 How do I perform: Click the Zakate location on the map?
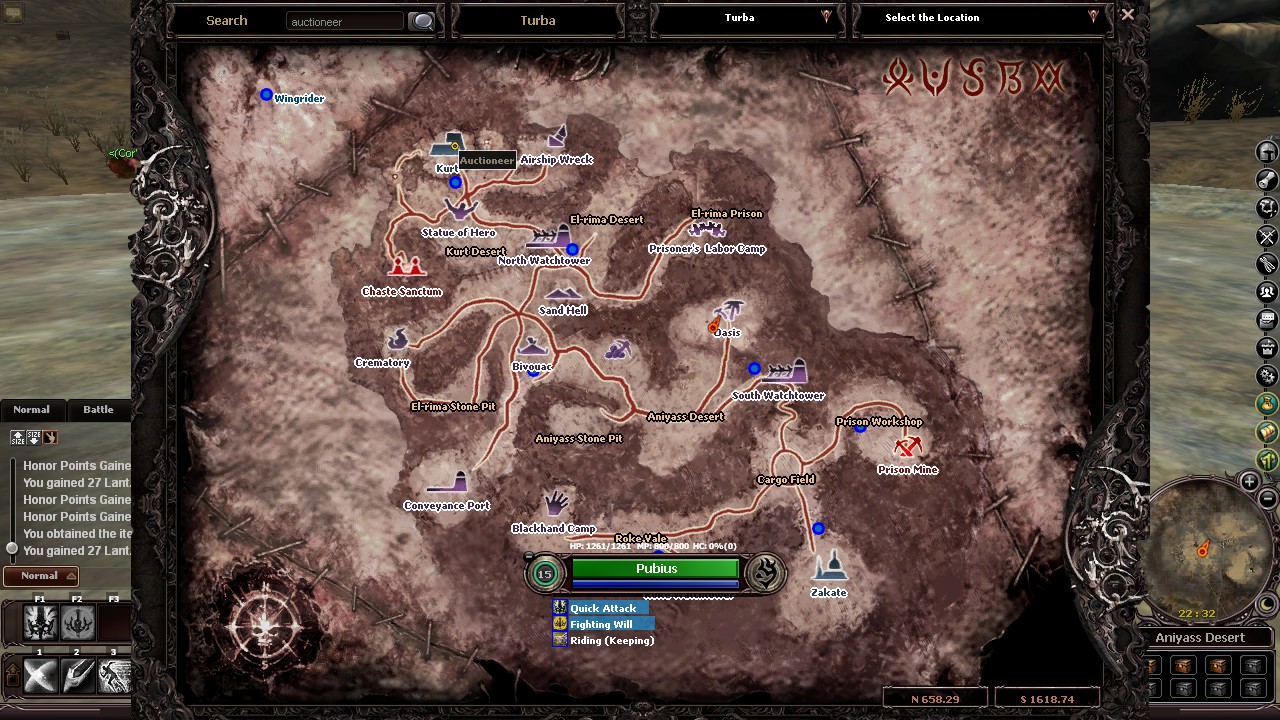(x=828, y=568)
